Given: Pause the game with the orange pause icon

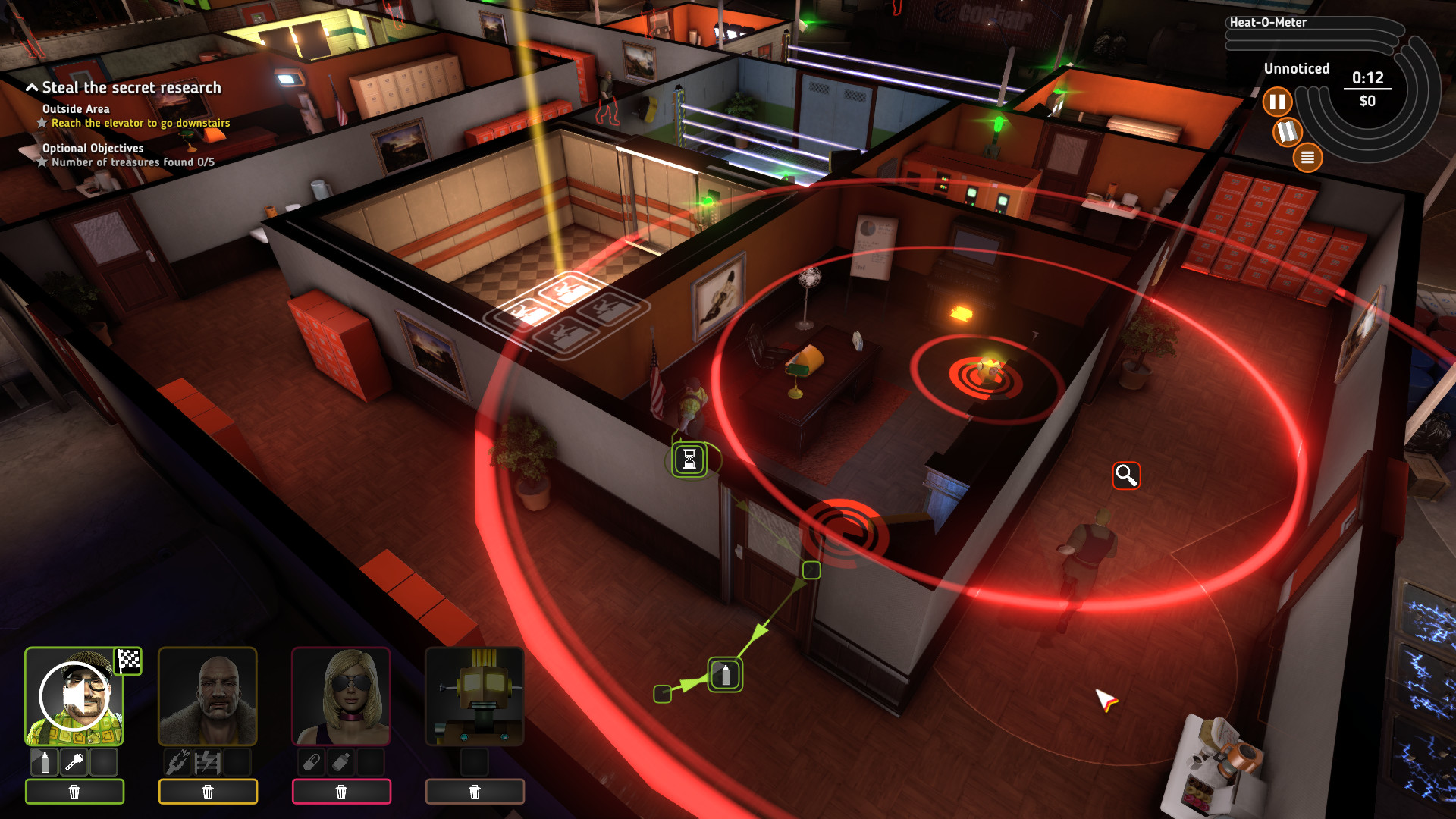Looking at the screenshot, I should point(1278,101).
